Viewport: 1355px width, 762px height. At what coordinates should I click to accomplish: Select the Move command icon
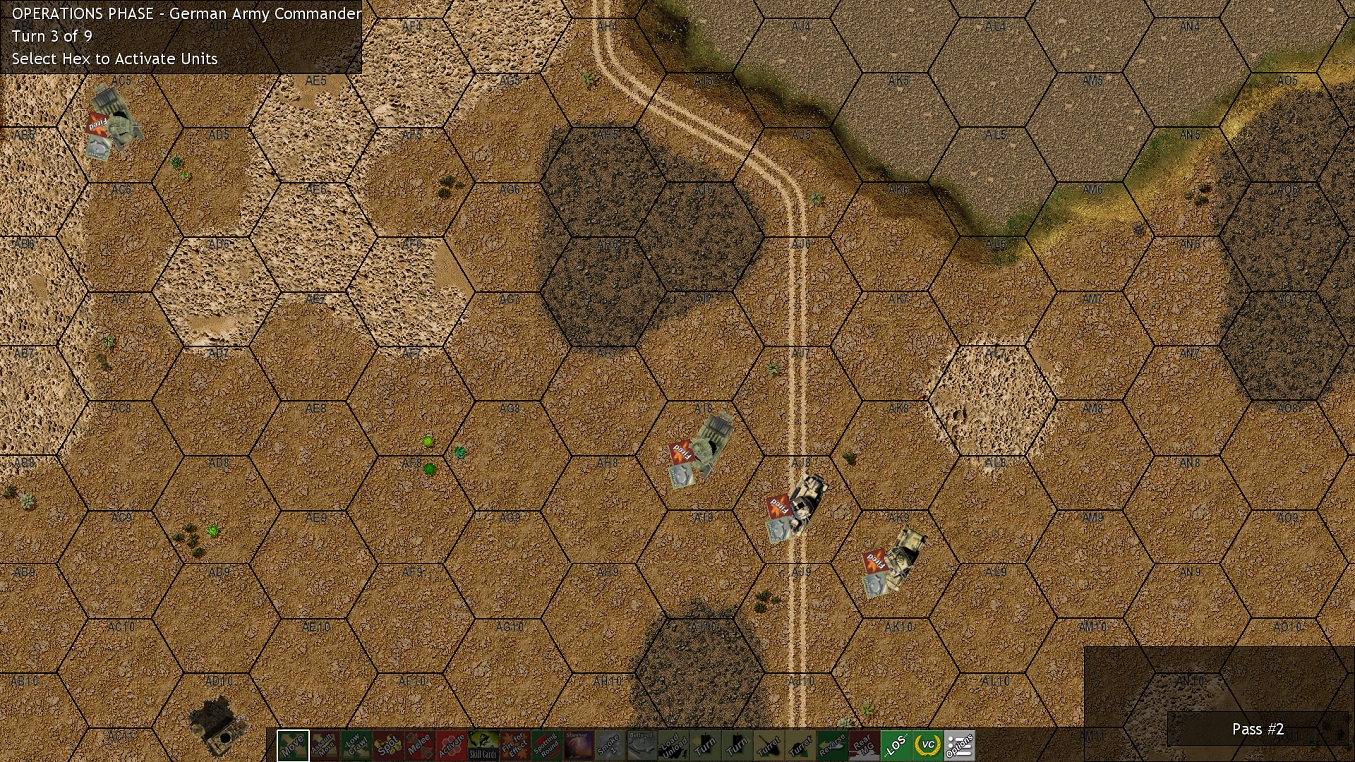click(293, 745)
